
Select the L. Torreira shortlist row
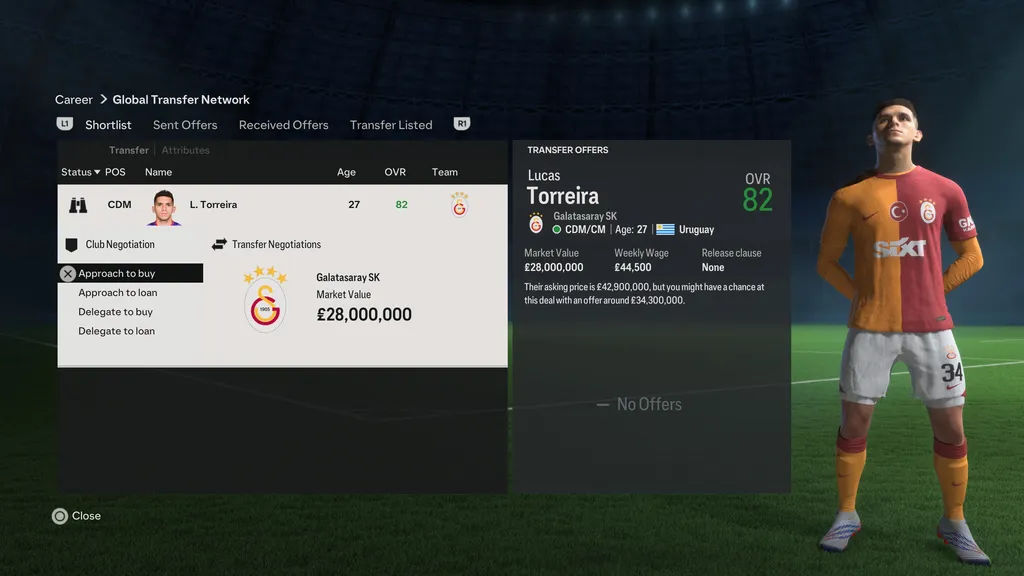point(282,205)
